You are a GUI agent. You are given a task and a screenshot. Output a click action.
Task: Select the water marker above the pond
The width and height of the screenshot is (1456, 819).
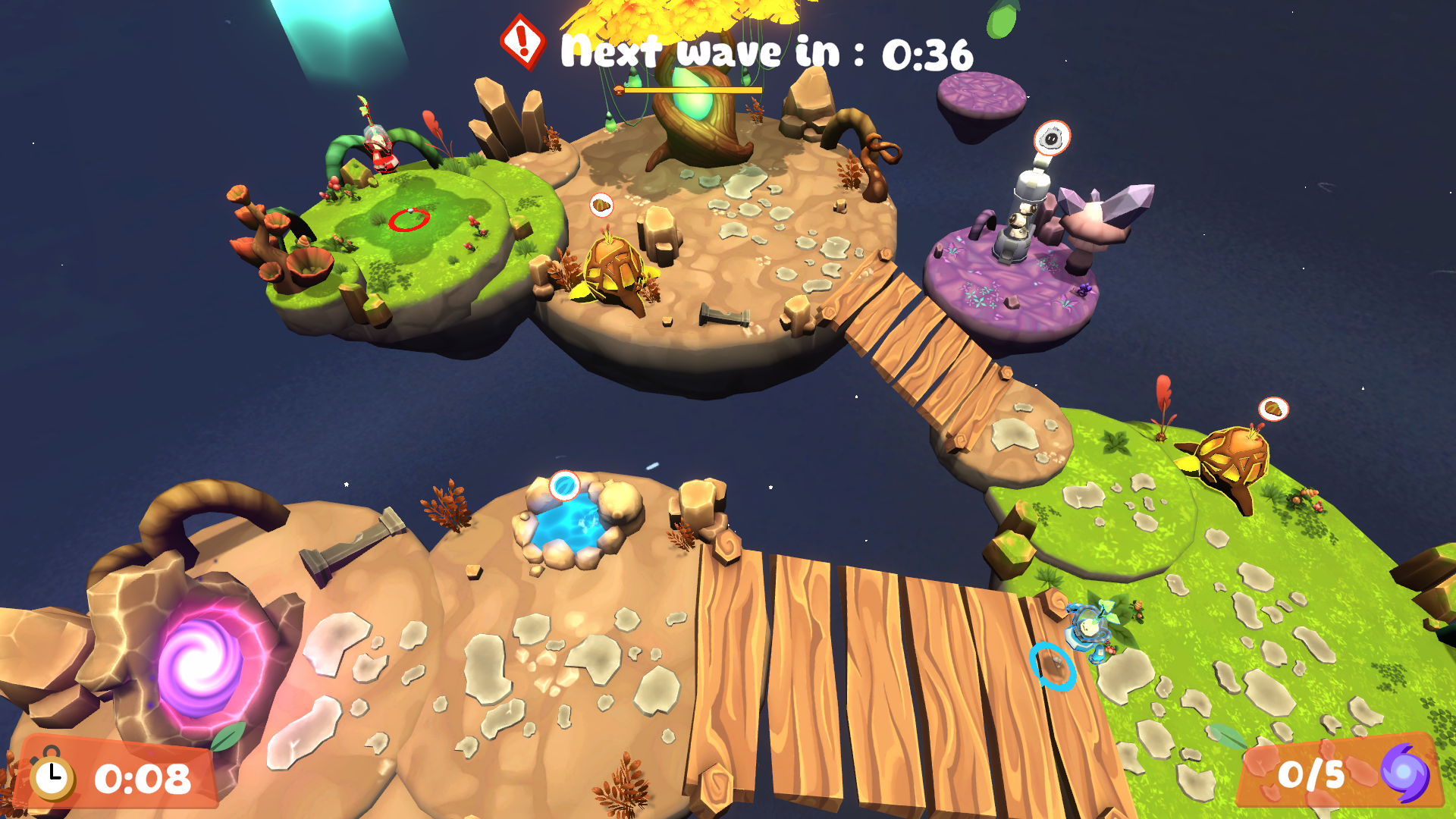[x=564, y=485]
